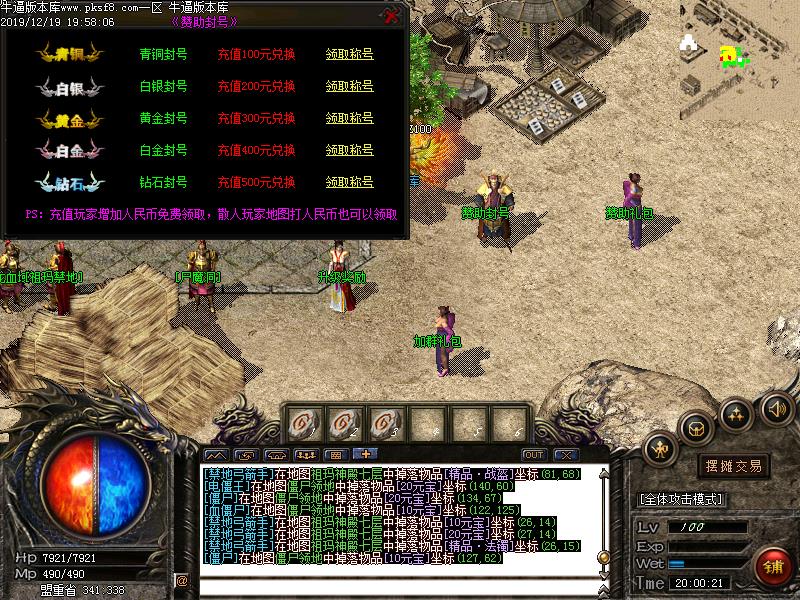Close the chat panel with its X button
Image resolution: width=800 pixels, height=600 pixels.
tap(566, 455)
